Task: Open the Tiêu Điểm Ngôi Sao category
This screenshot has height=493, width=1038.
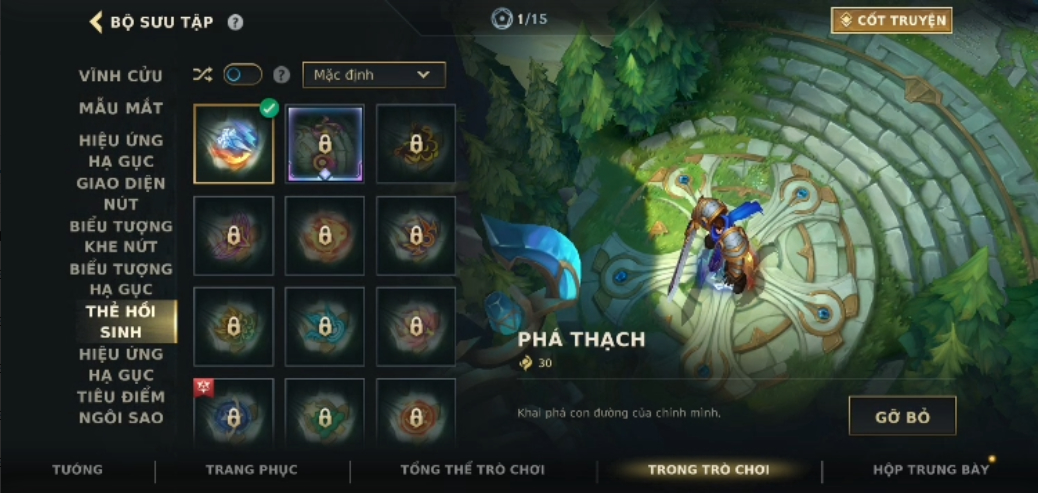Action: (121, 407)
